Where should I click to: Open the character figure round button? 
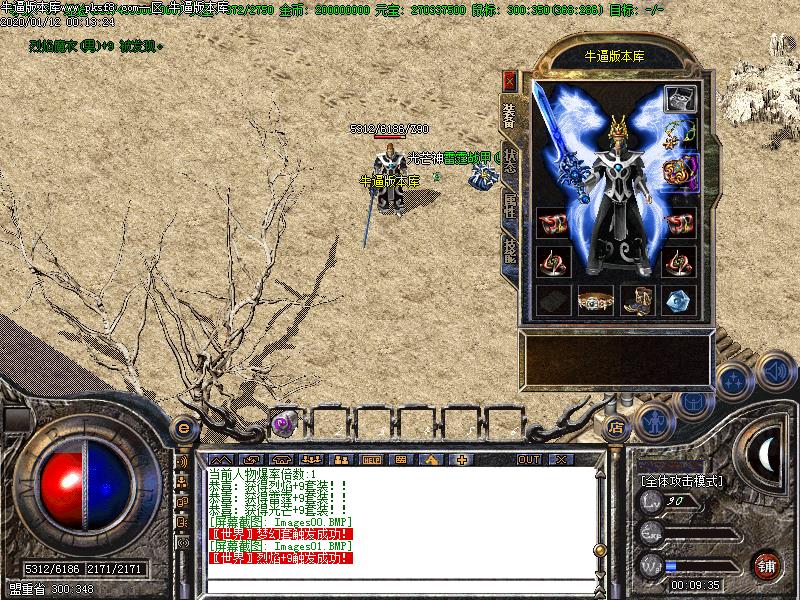pyautogui.click(x=652, y=423)
